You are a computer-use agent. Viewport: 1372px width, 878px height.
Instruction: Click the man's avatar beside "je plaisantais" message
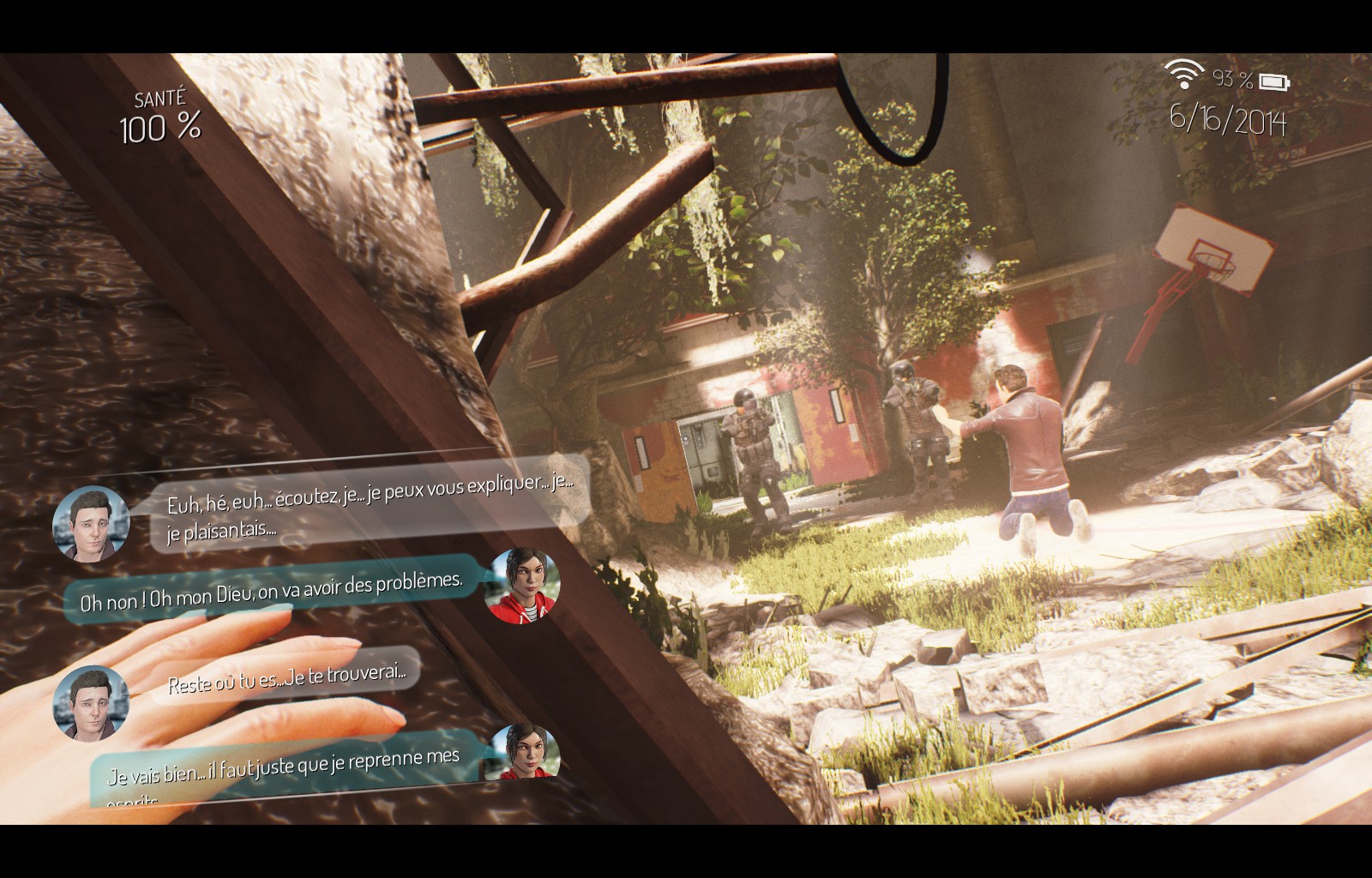90,524
